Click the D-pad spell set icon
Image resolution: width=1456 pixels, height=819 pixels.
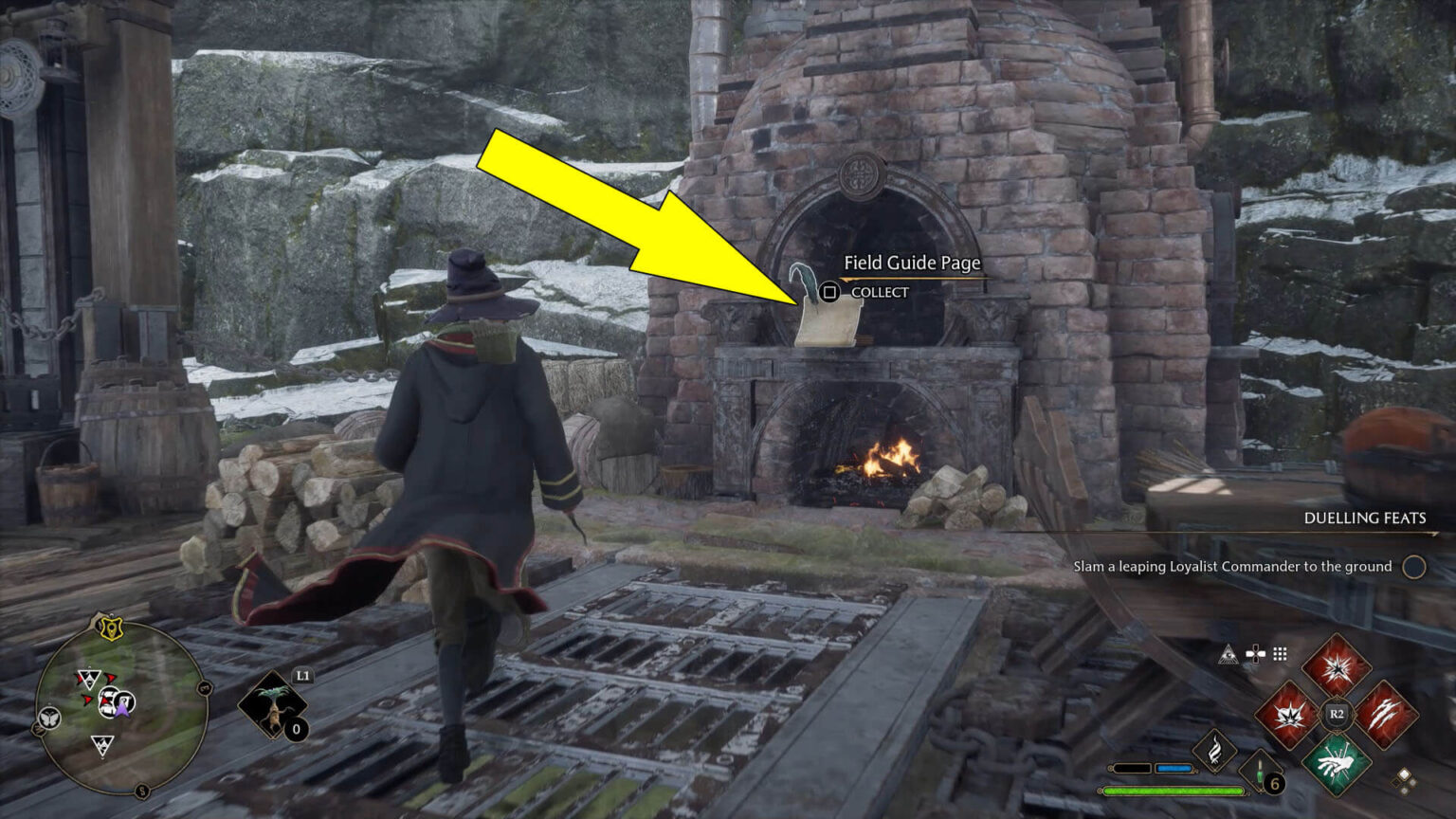pyautogui.click(x=1254, y=653)
